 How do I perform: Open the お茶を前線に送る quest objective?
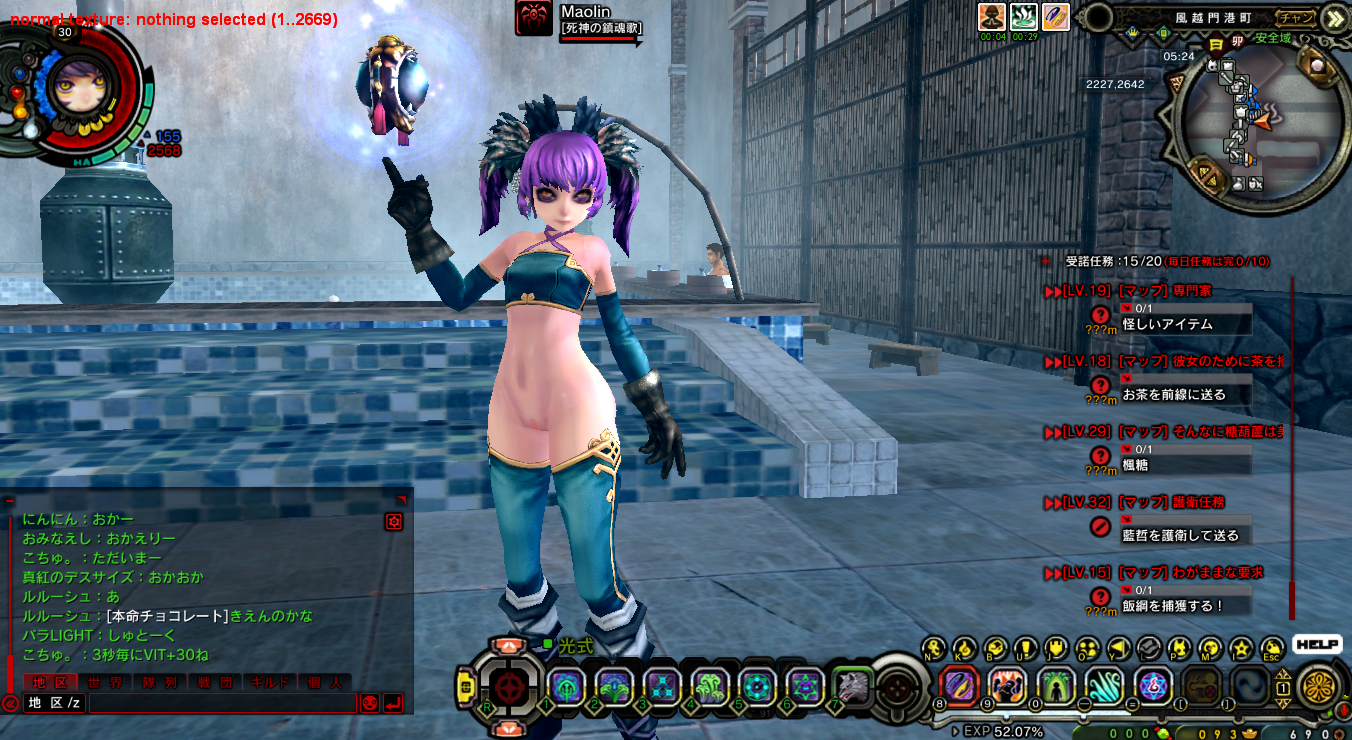coord(1173,394)
